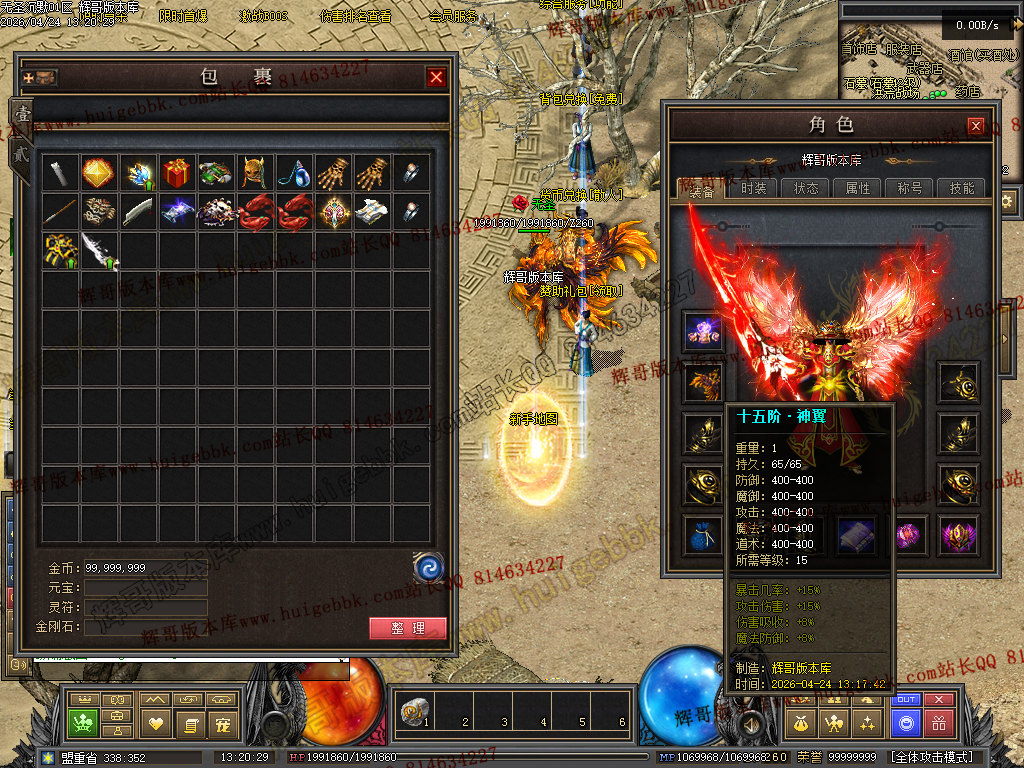Screen dimensions: 1024x768
Task: Switch to the 时装 tab
Action: [x=754, y=188]
